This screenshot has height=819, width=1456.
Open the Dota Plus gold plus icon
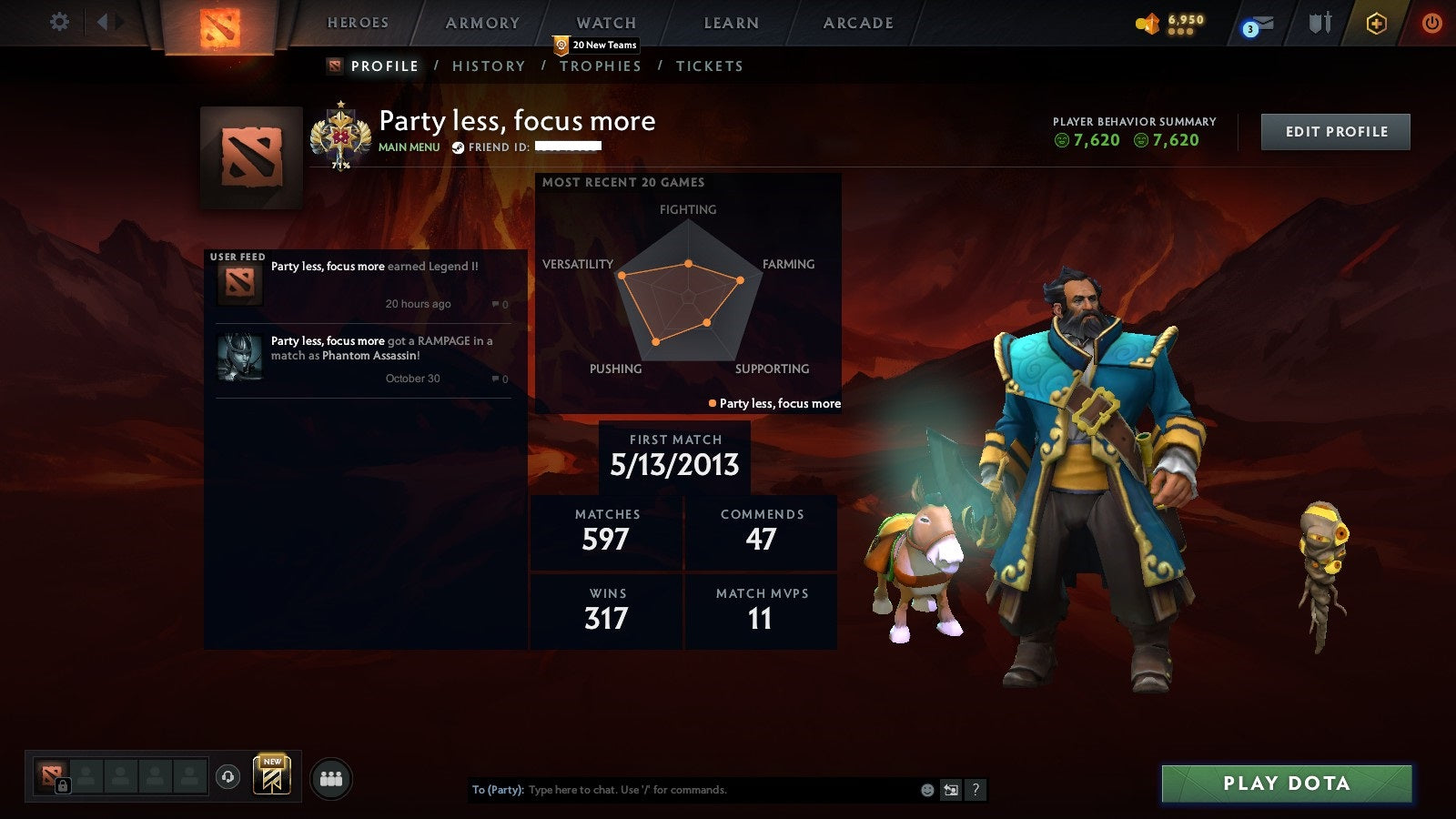tap(1374, 23)
